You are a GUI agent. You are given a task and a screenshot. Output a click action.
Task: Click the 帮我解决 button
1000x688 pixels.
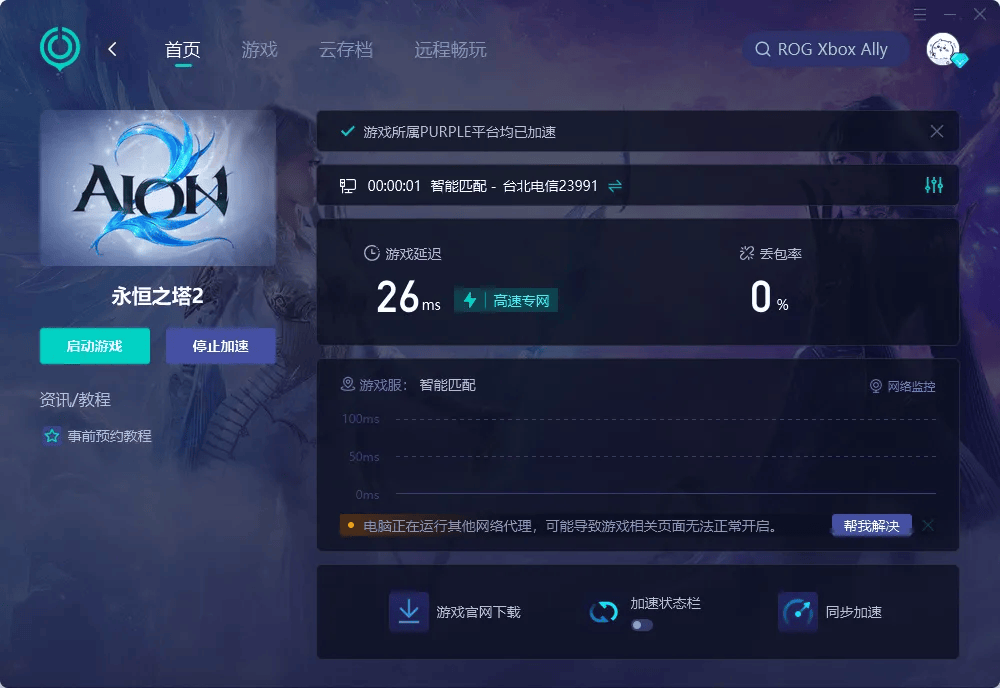pos(871,525)
